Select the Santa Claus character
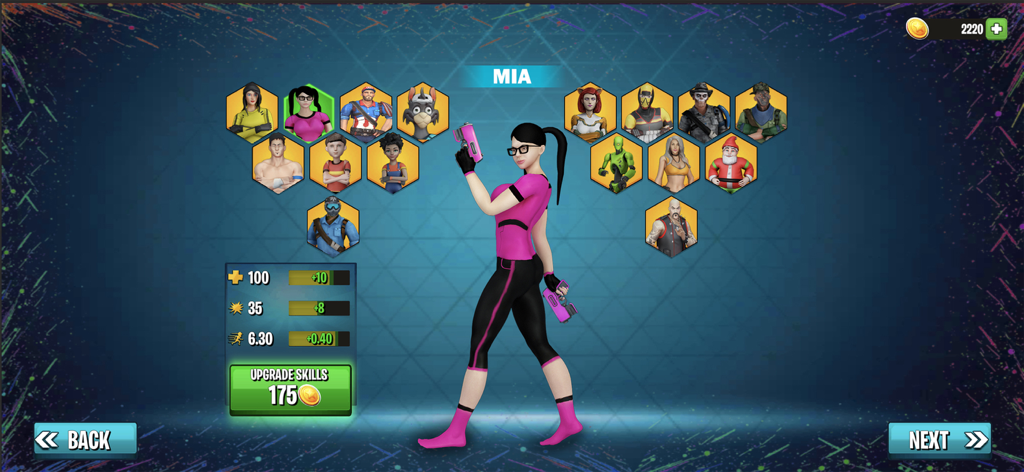This screenshot has width=1024, height=472. point(731,163)
